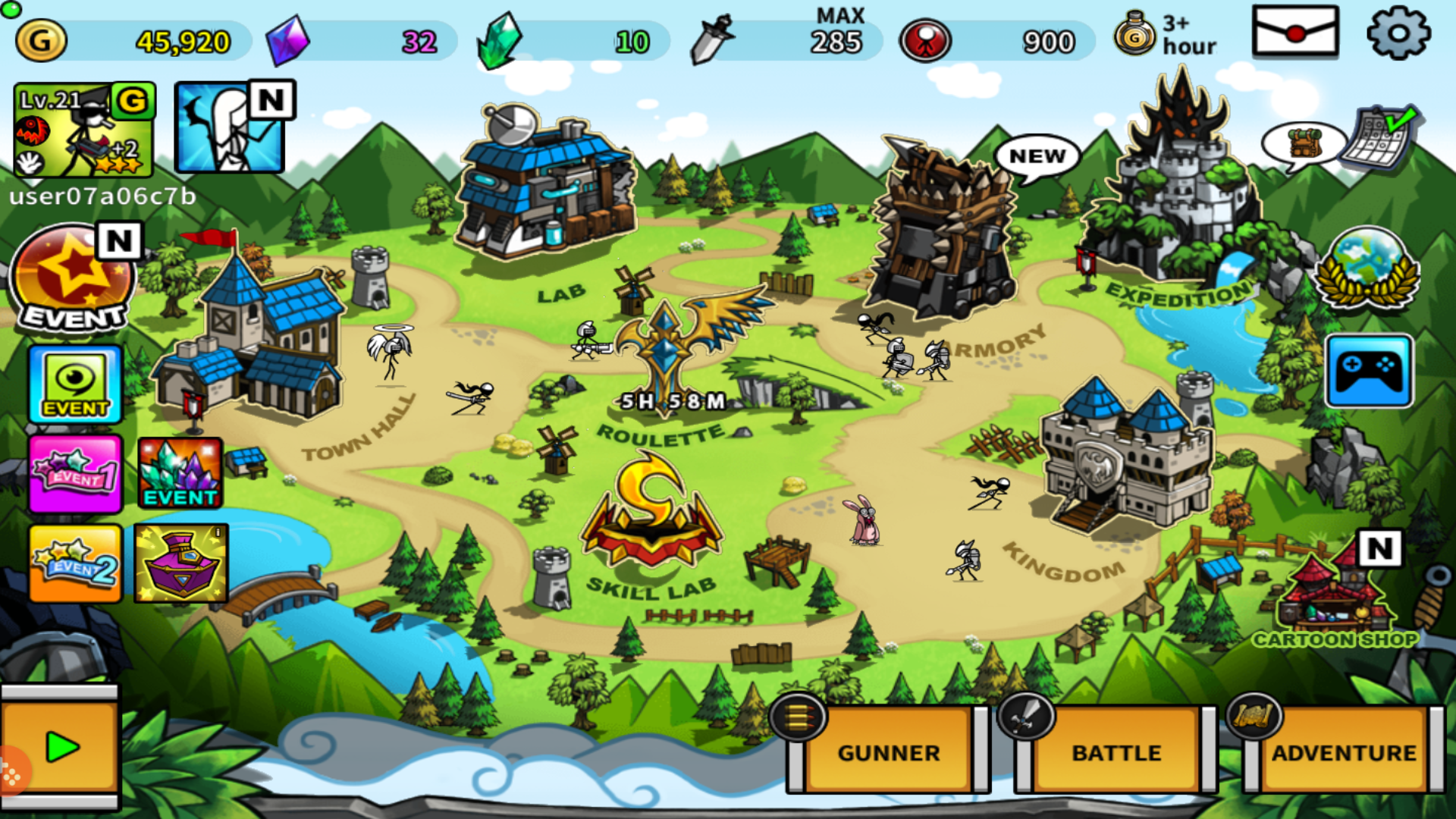
Task: Open the crystal gems EVENT icon
Action: pyautogui.click(x=180, y=473)
